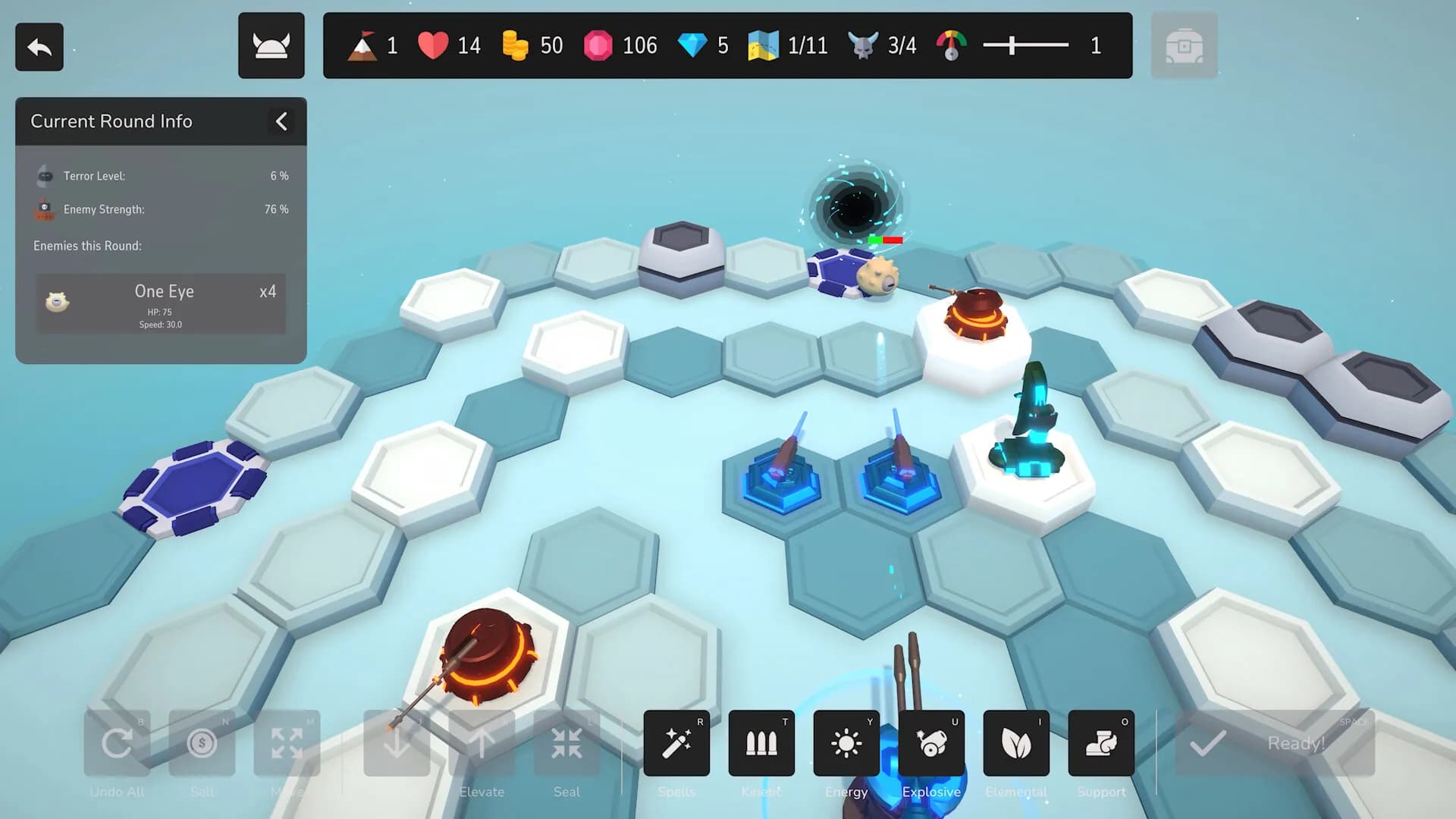Click the heart health icon
1456x819 pixels.
click(431, 45)
